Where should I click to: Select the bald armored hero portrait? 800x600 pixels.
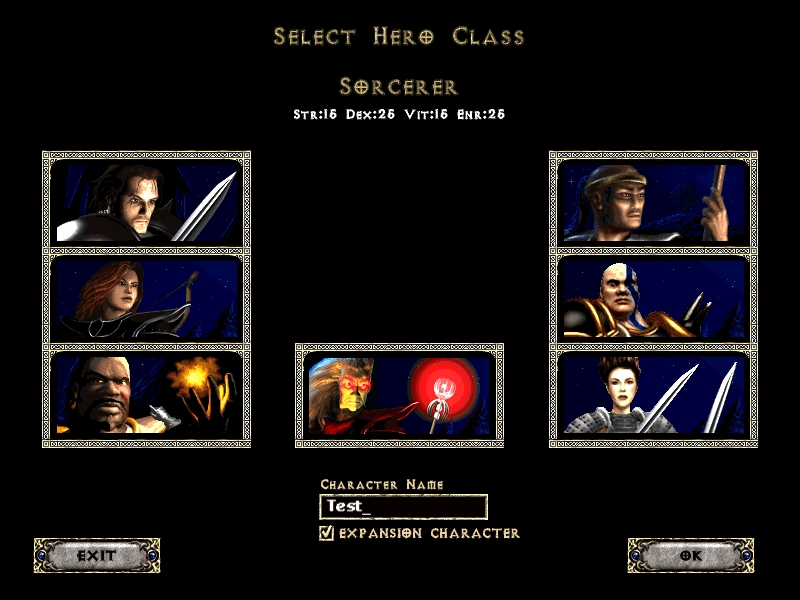[653, 297]
